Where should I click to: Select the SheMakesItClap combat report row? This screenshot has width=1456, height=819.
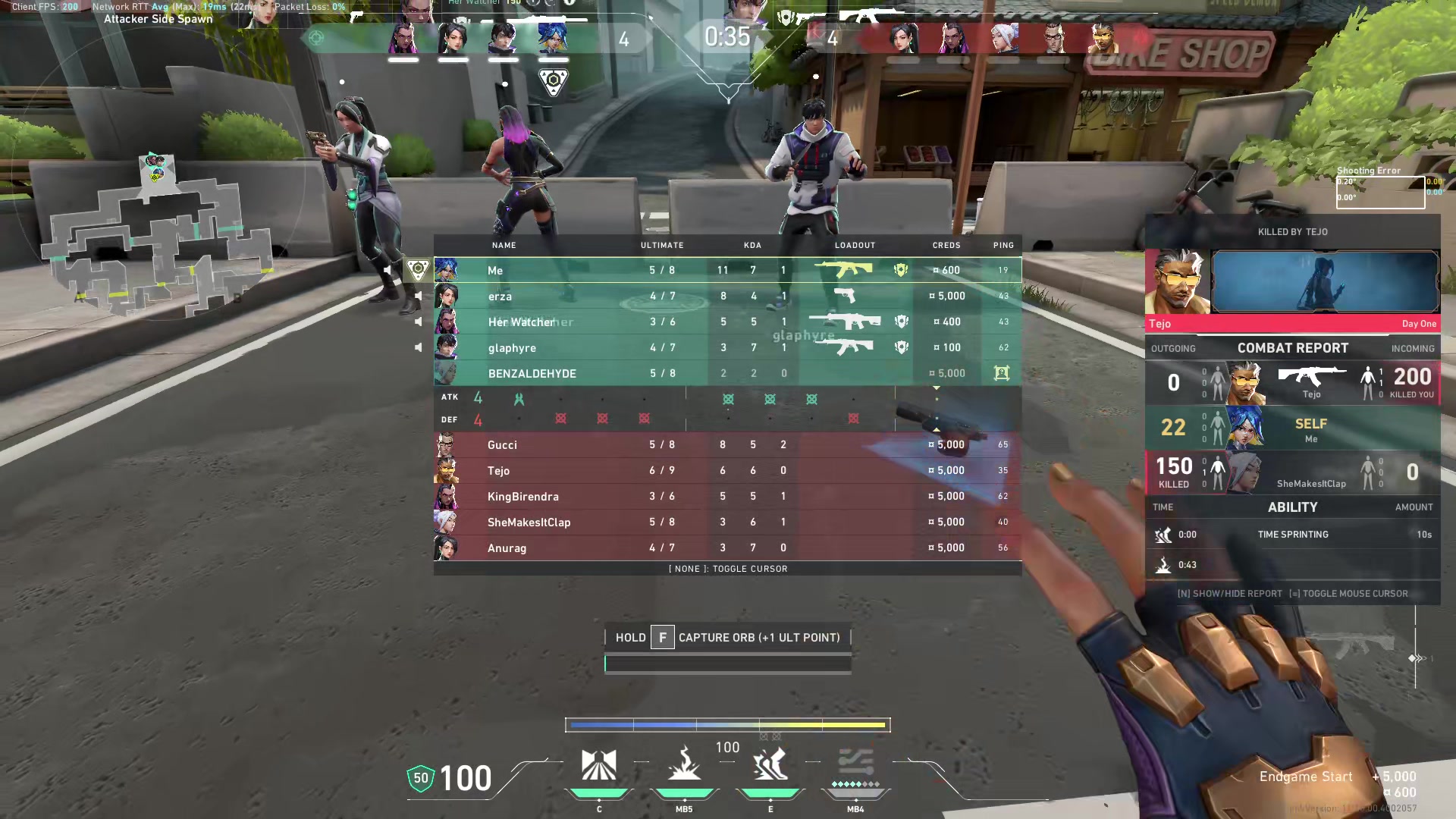[x=1292, y=472]
